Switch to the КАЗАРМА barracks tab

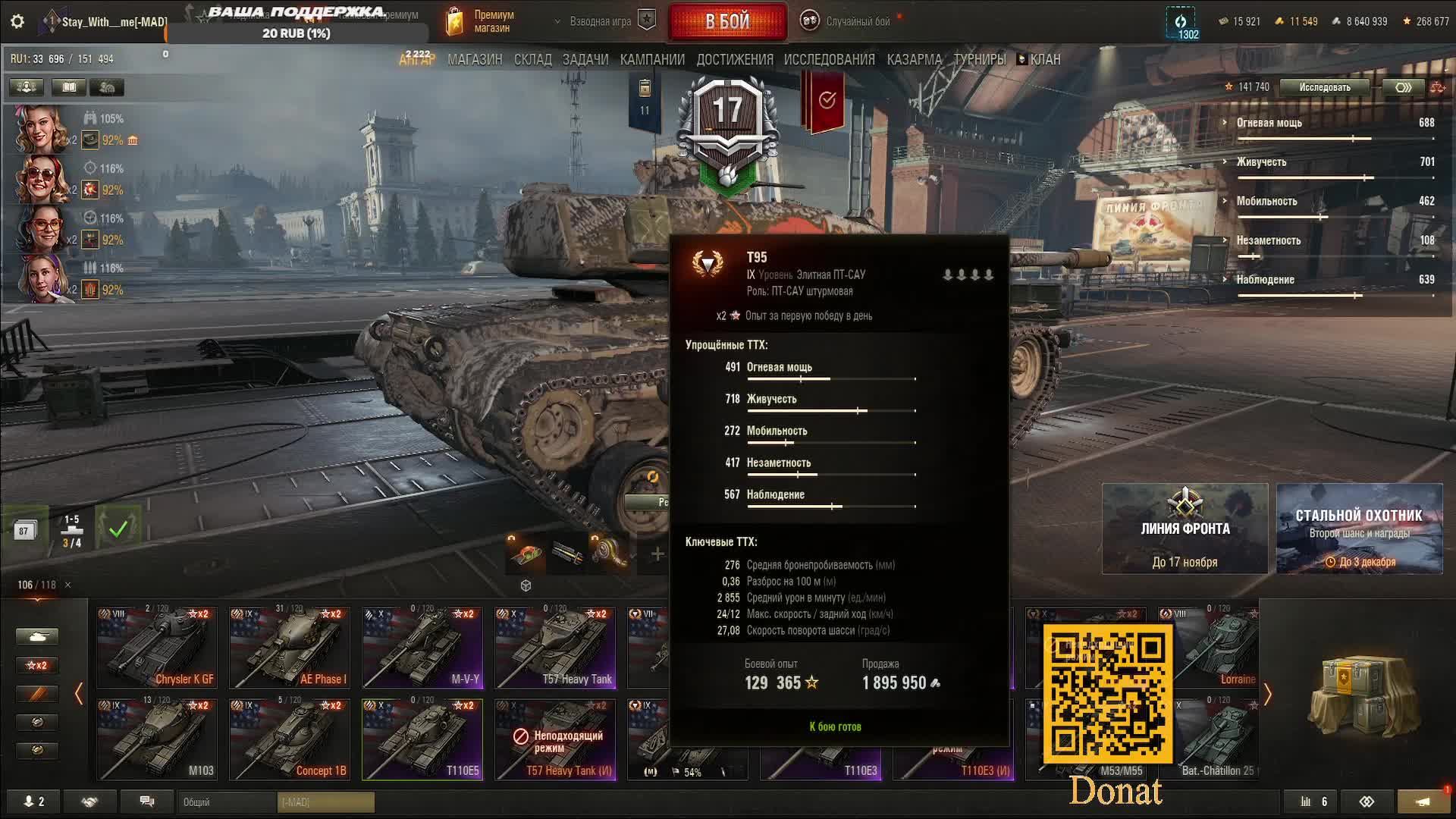(x=914, y=59)
